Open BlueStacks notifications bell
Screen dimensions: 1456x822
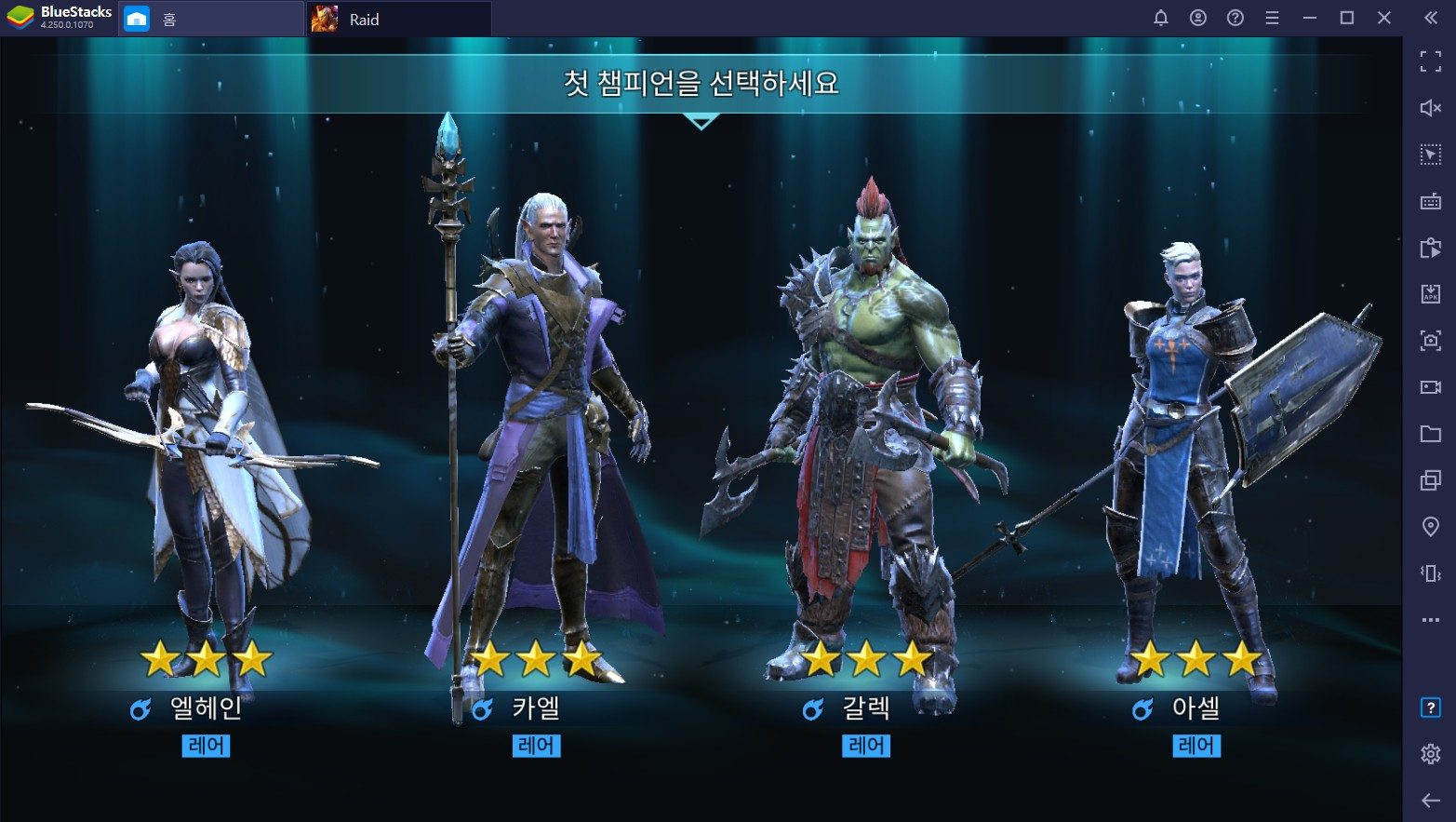[x=1161, y=18]
